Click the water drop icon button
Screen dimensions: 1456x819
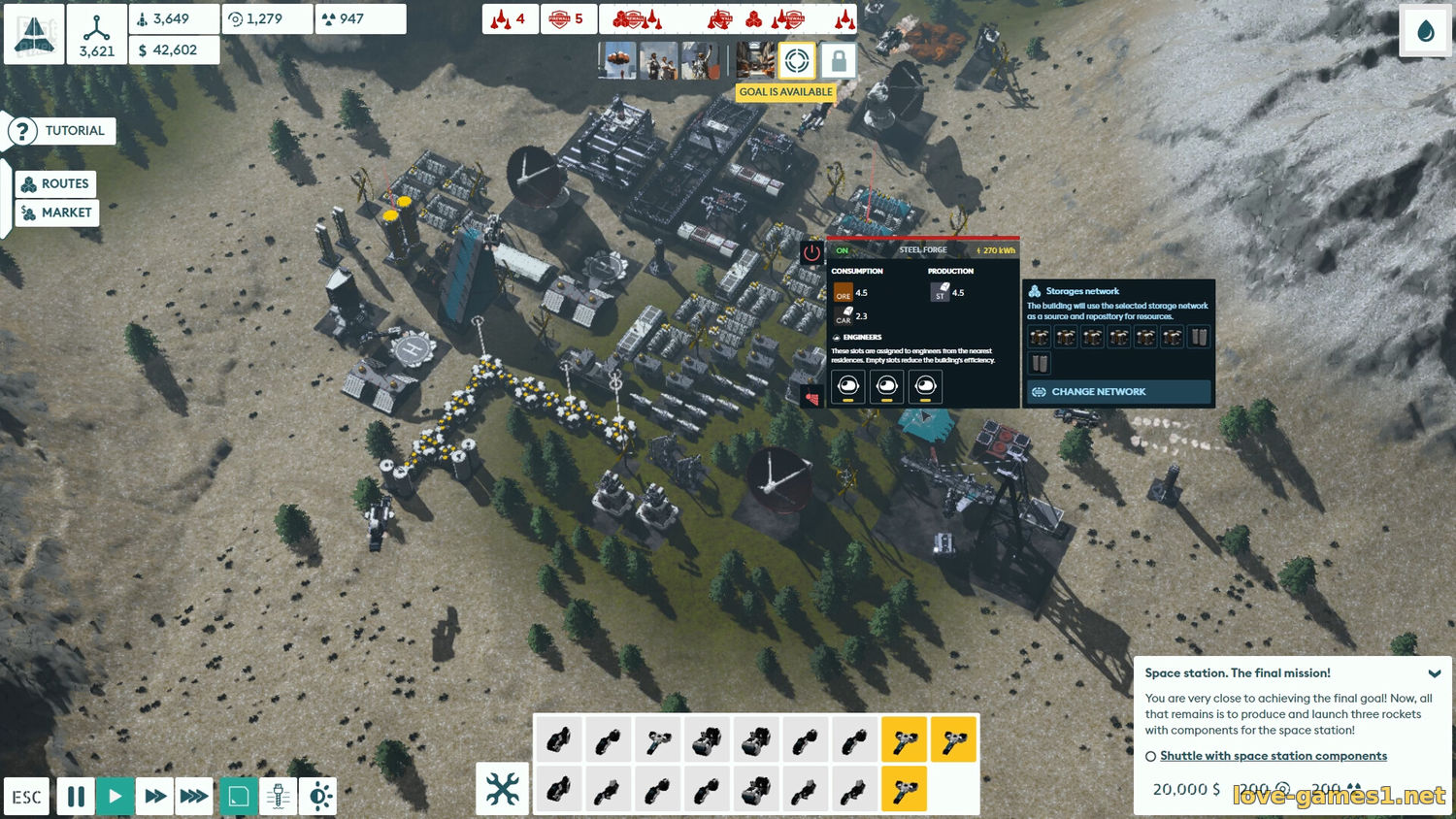1425,31
